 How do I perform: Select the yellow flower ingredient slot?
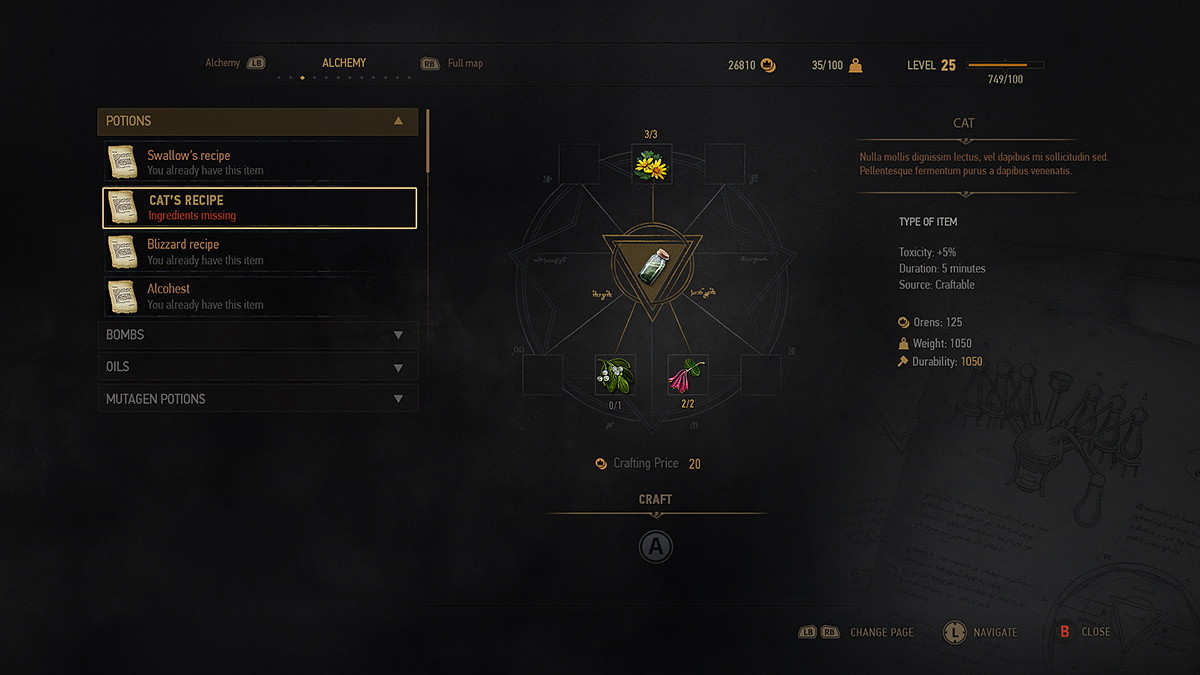[x=652, y=163]
